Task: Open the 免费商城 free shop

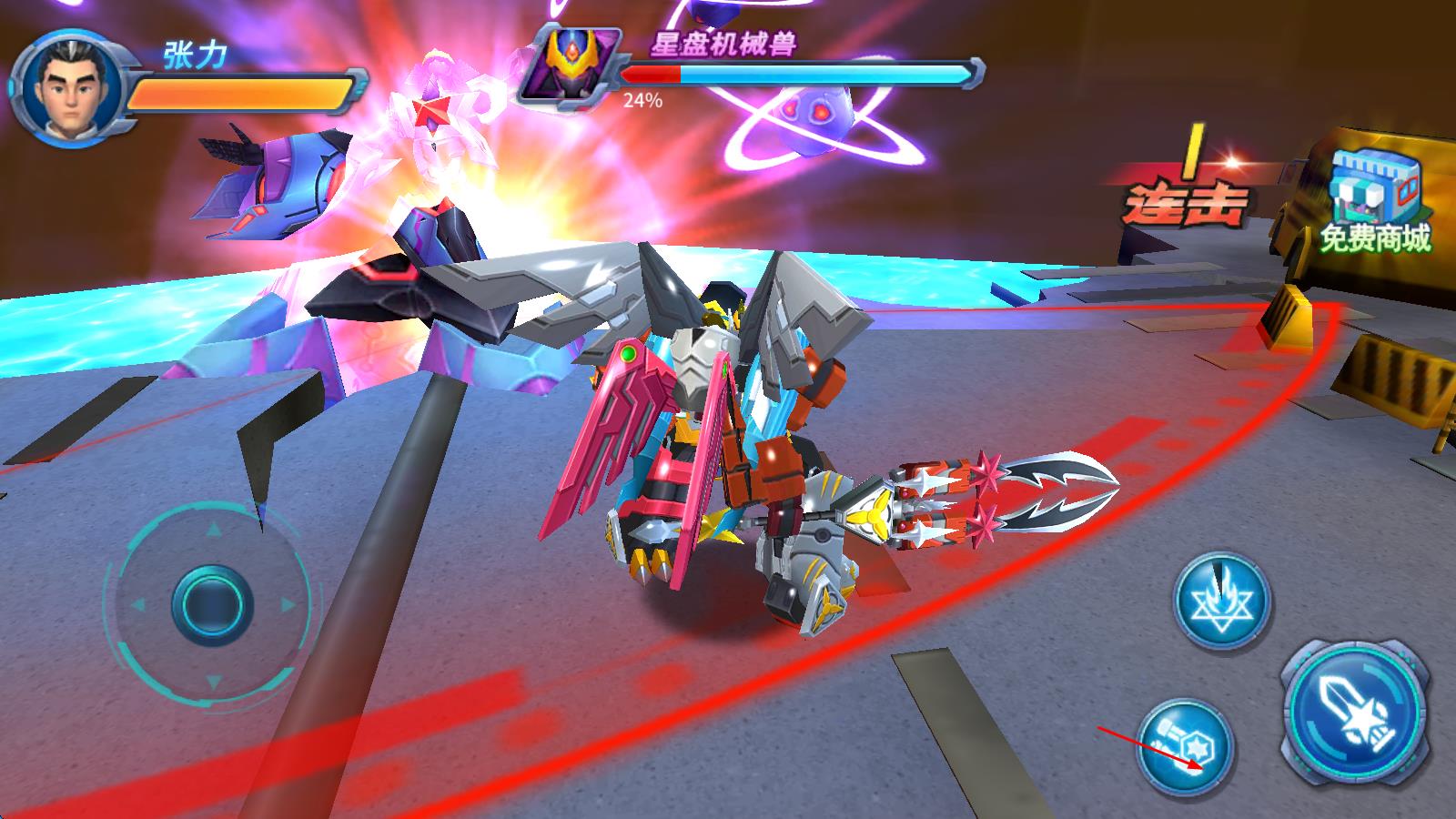Action: coord(1375,202)
